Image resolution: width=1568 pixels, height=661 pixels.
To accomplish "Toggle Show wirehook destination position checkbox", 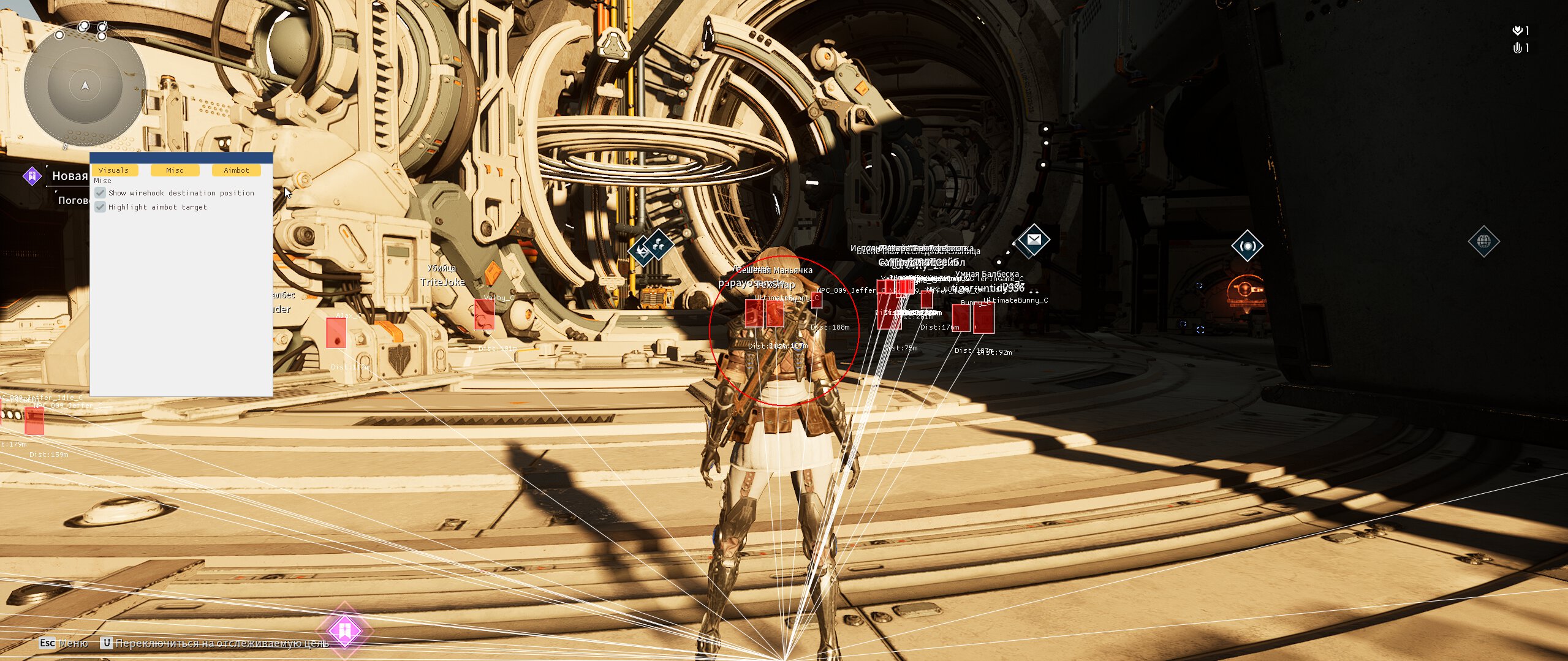I will [x=100, y=193].
